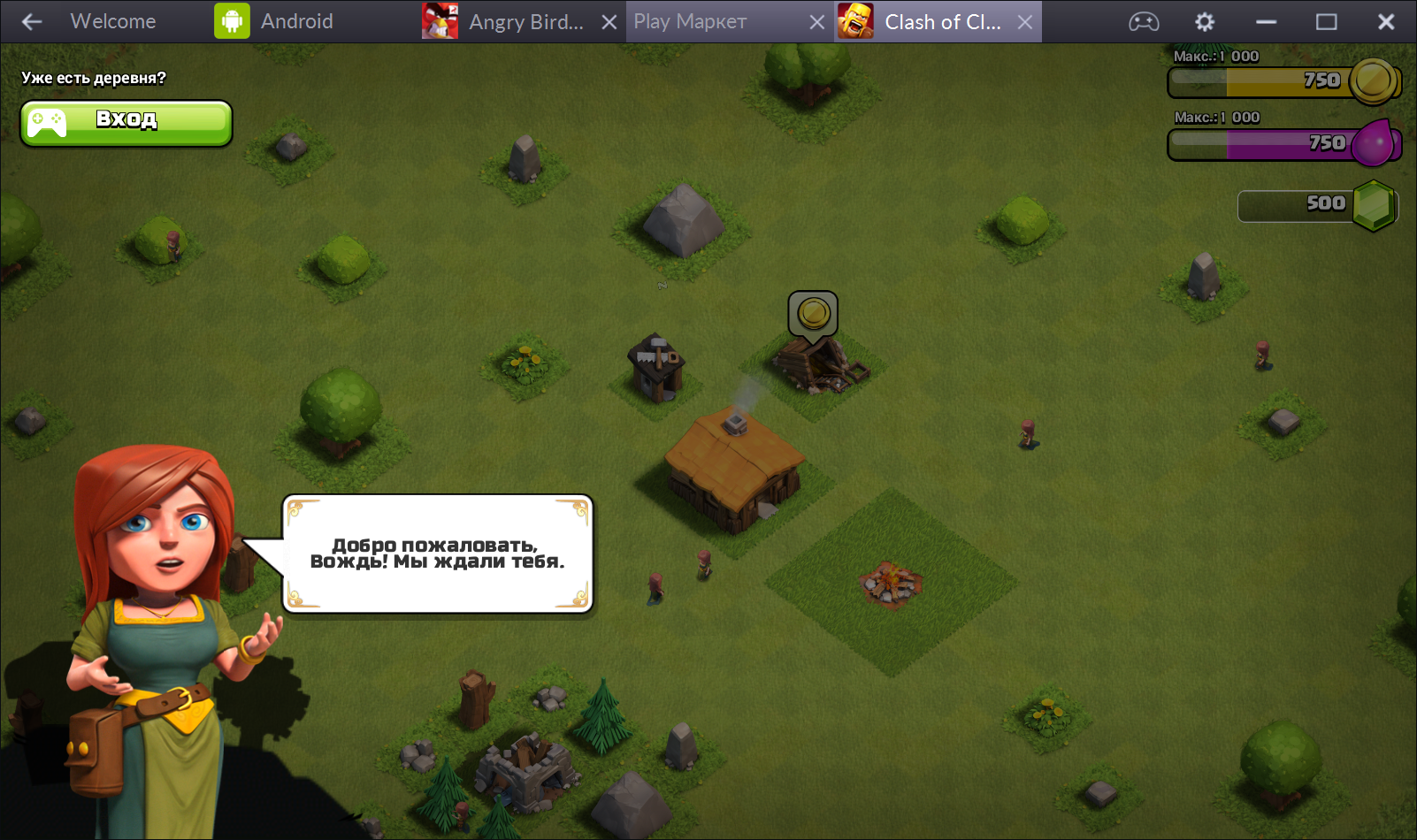Close the Play Маркет tab

(817, 21)
